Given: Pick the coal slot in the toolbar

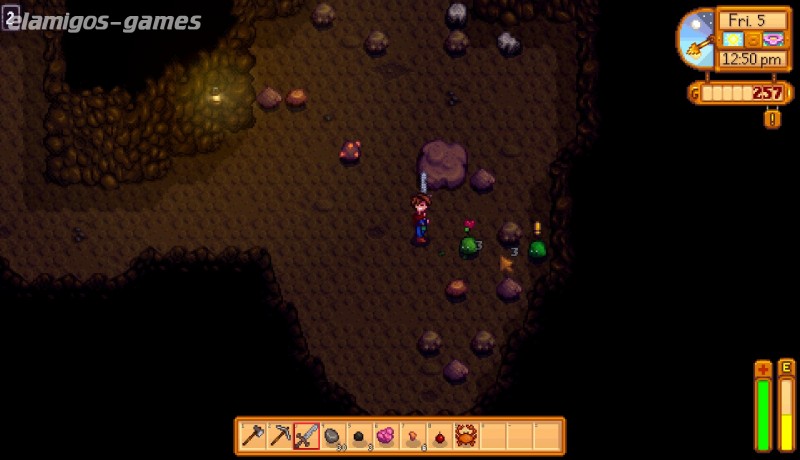Looking at the screenshot, I should [359, 435].
